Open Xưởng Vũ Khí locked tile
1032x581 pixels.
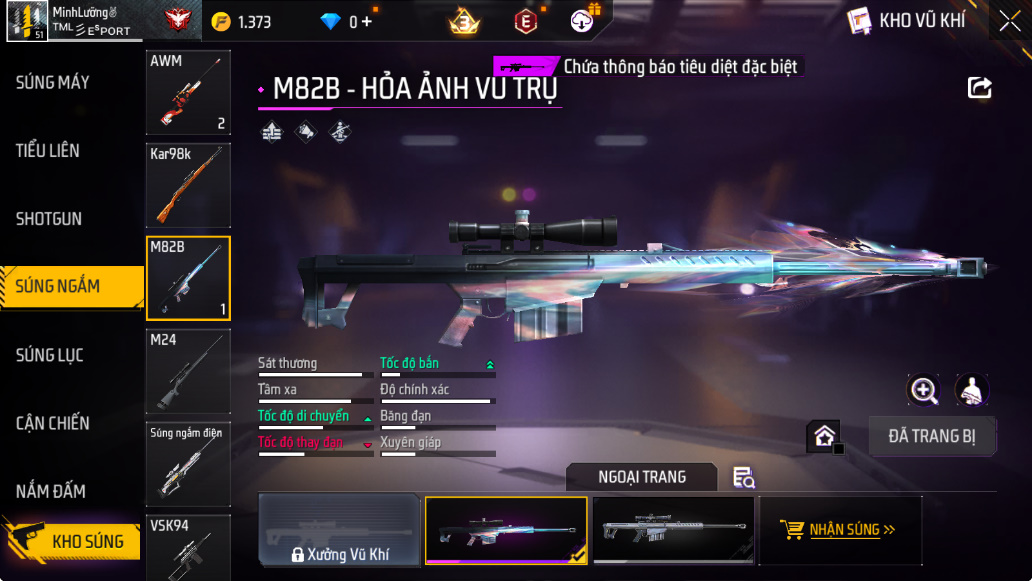[x=340, y=530]
